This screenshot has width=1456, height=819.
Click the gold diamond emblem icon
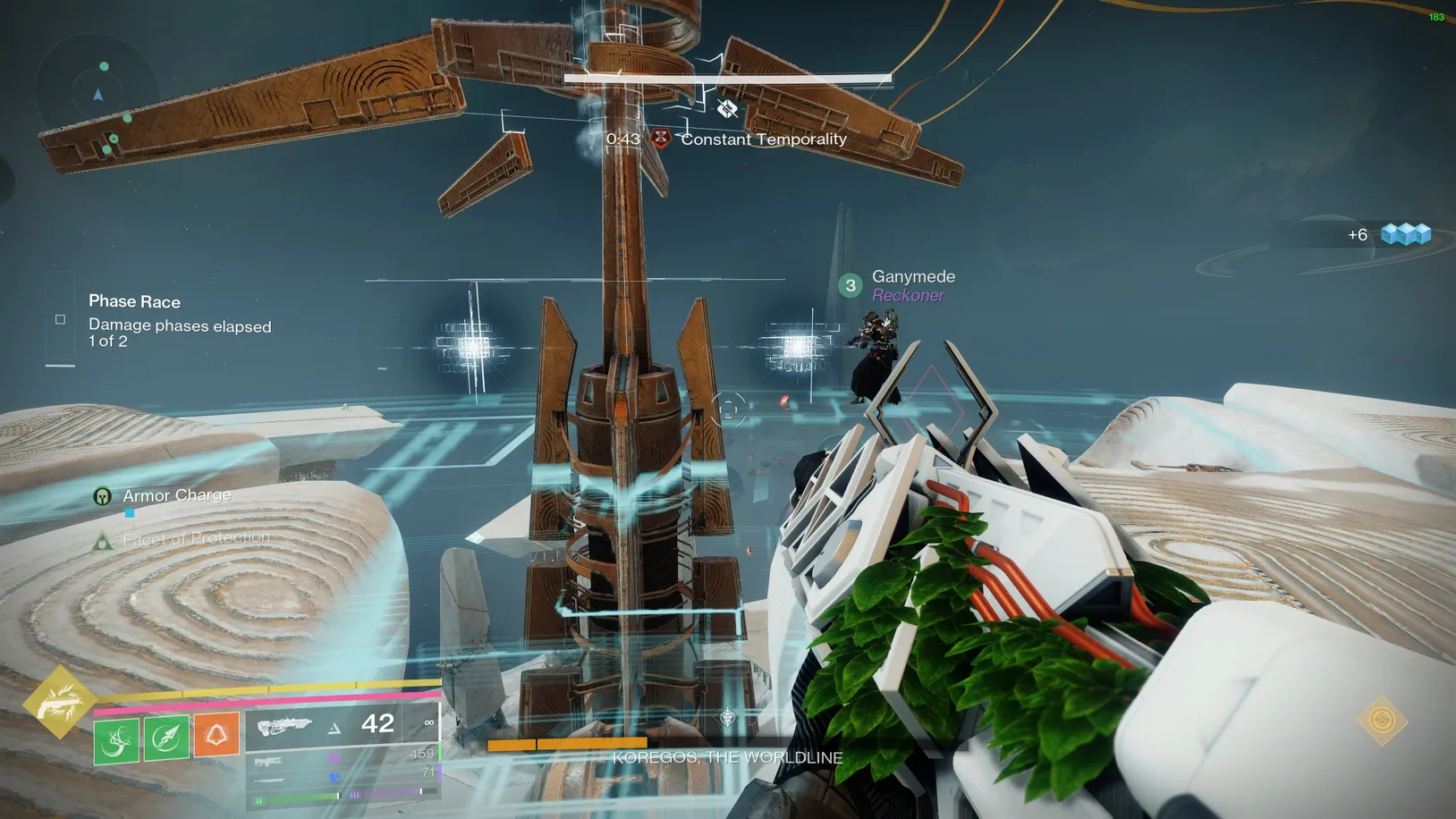pyautogui.click(x=1382, y=720)
